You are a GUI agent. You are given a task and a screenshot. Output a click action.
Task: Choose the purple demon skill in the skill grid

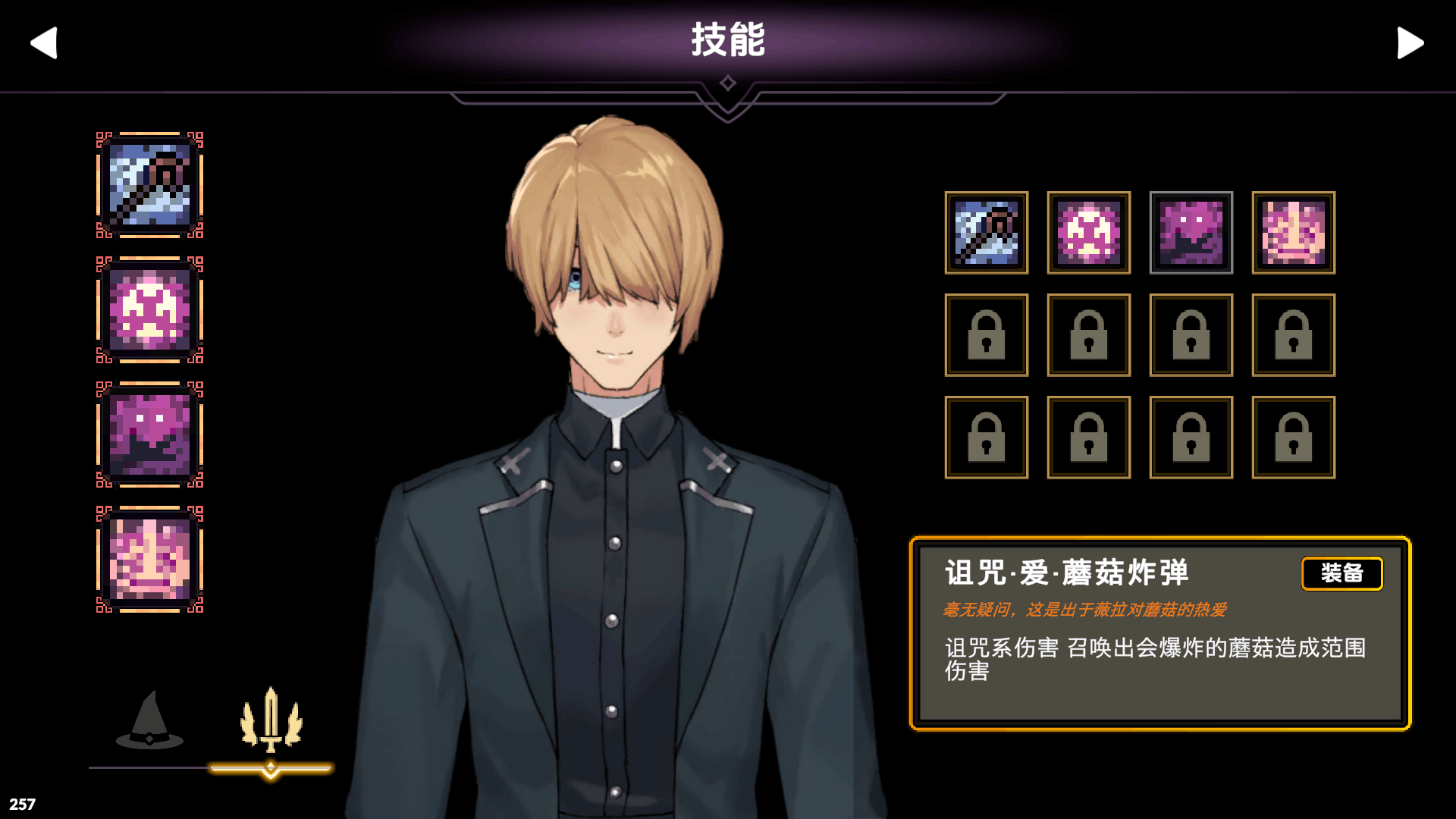point(1191,233)
